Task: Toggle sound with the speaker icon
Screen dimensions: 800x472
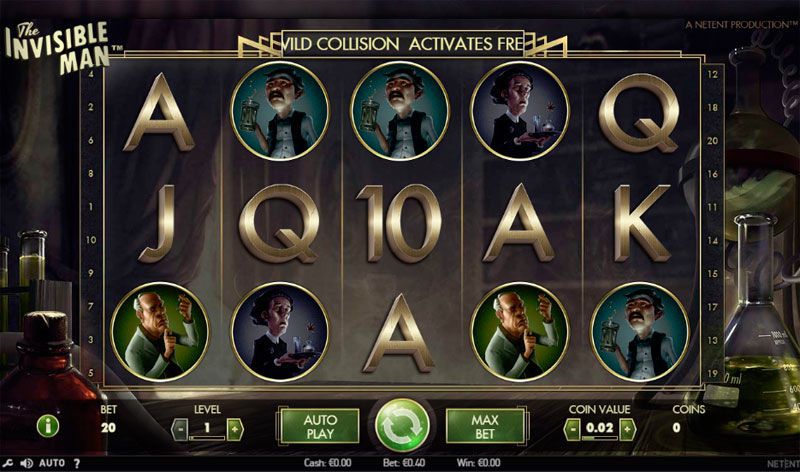Action: coord(27,463)
